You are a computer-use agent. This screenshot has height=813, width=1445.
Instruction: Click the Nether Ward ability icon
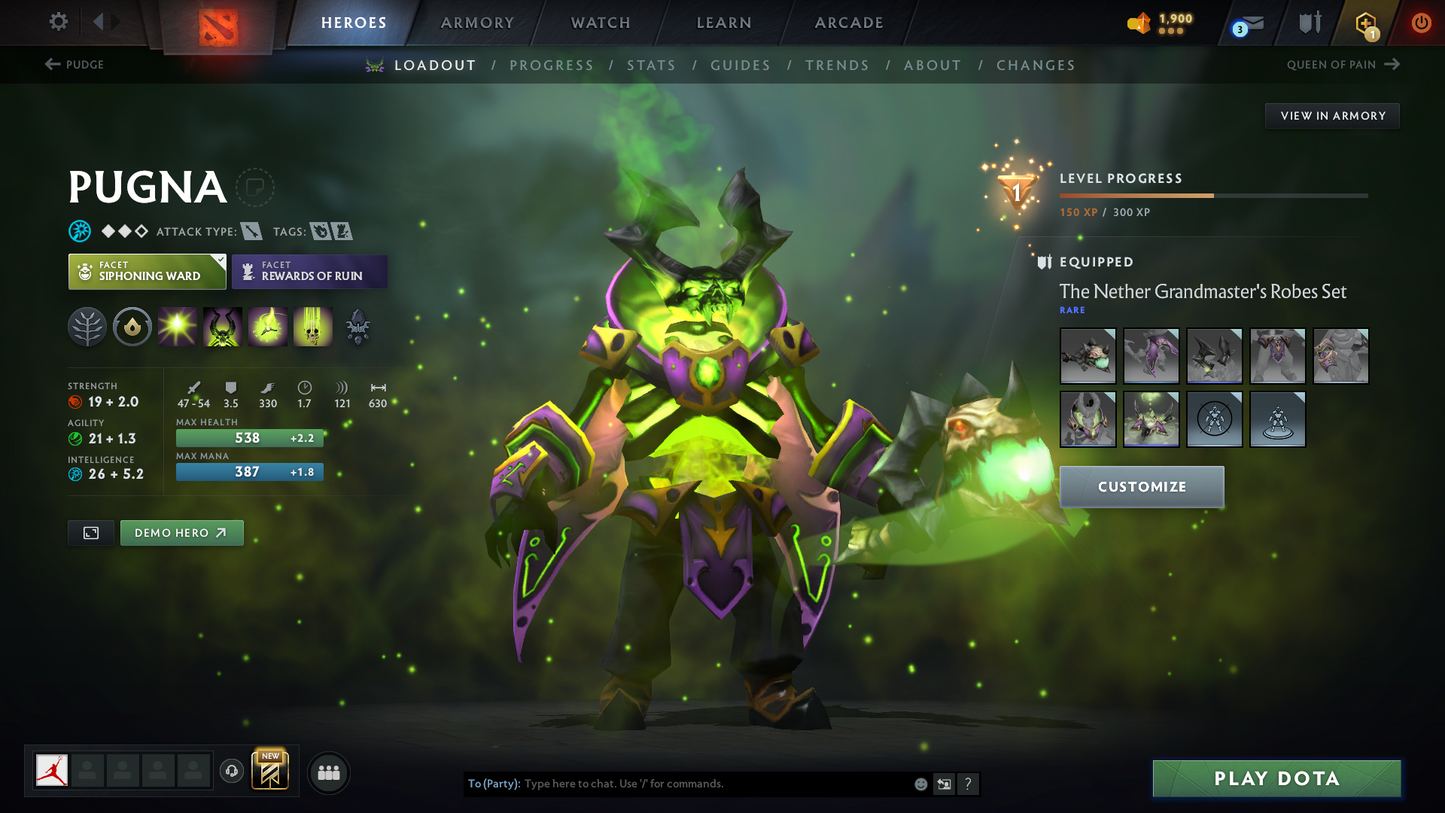tap(267, 326)
